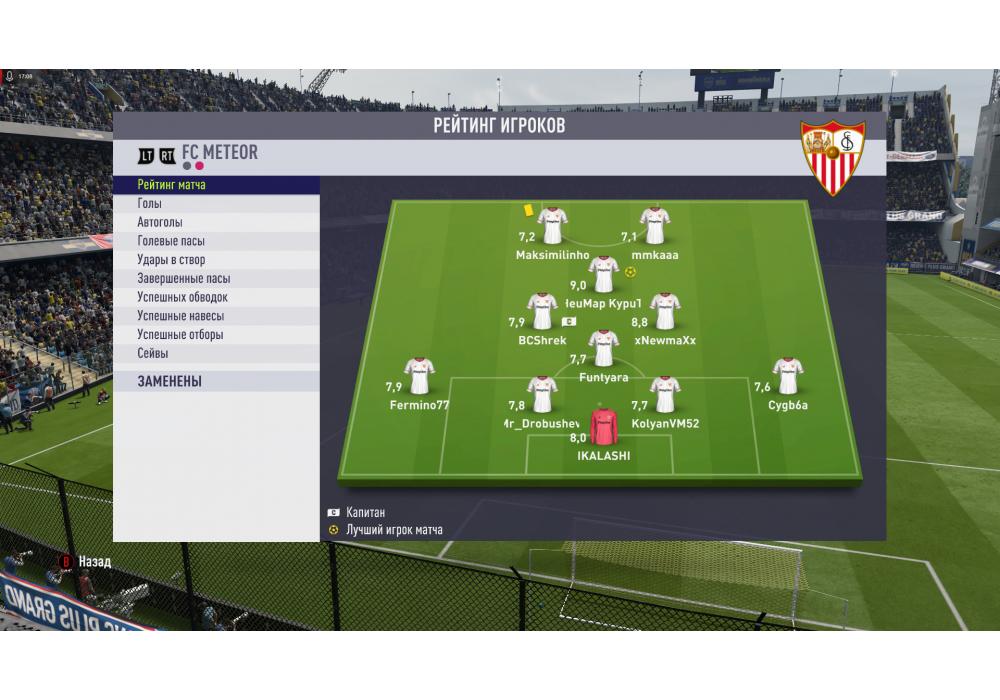Choose player Cygb6a's shirt on pitch

coord(787,376)
